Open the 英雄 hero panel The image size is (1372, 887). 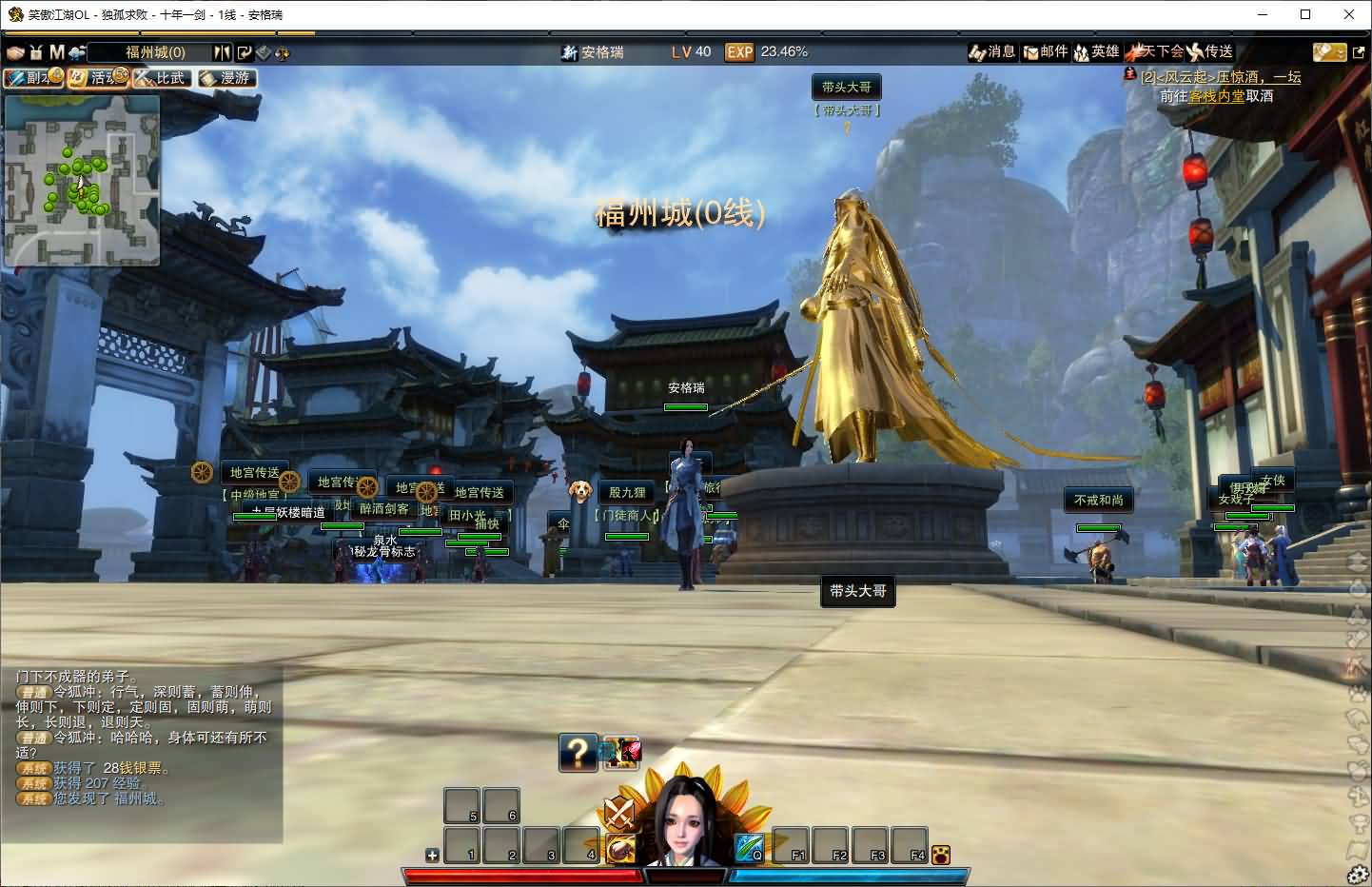tap(1096, 52)
